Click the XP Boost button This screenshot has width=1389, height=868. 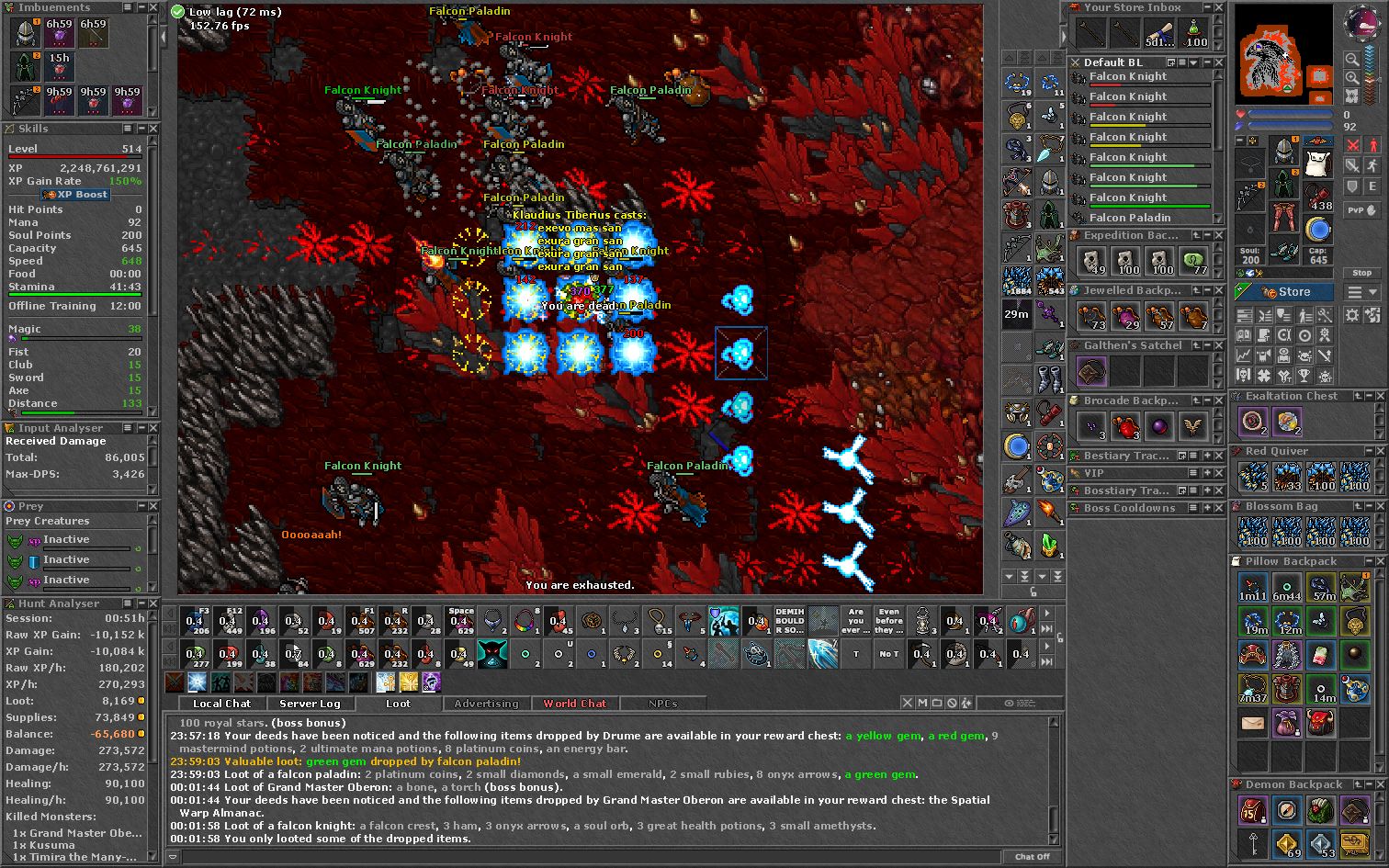(x=76, y=195)
